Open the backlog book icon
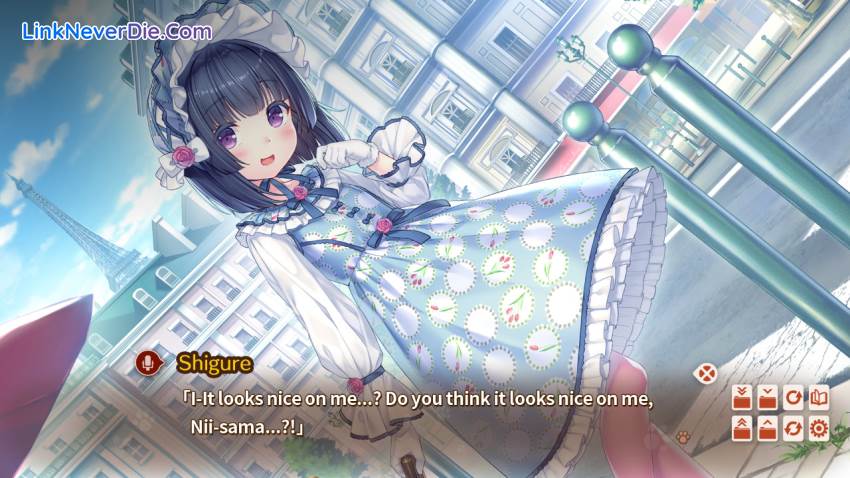This screenshot has height=478, width=850. [819, 397]
